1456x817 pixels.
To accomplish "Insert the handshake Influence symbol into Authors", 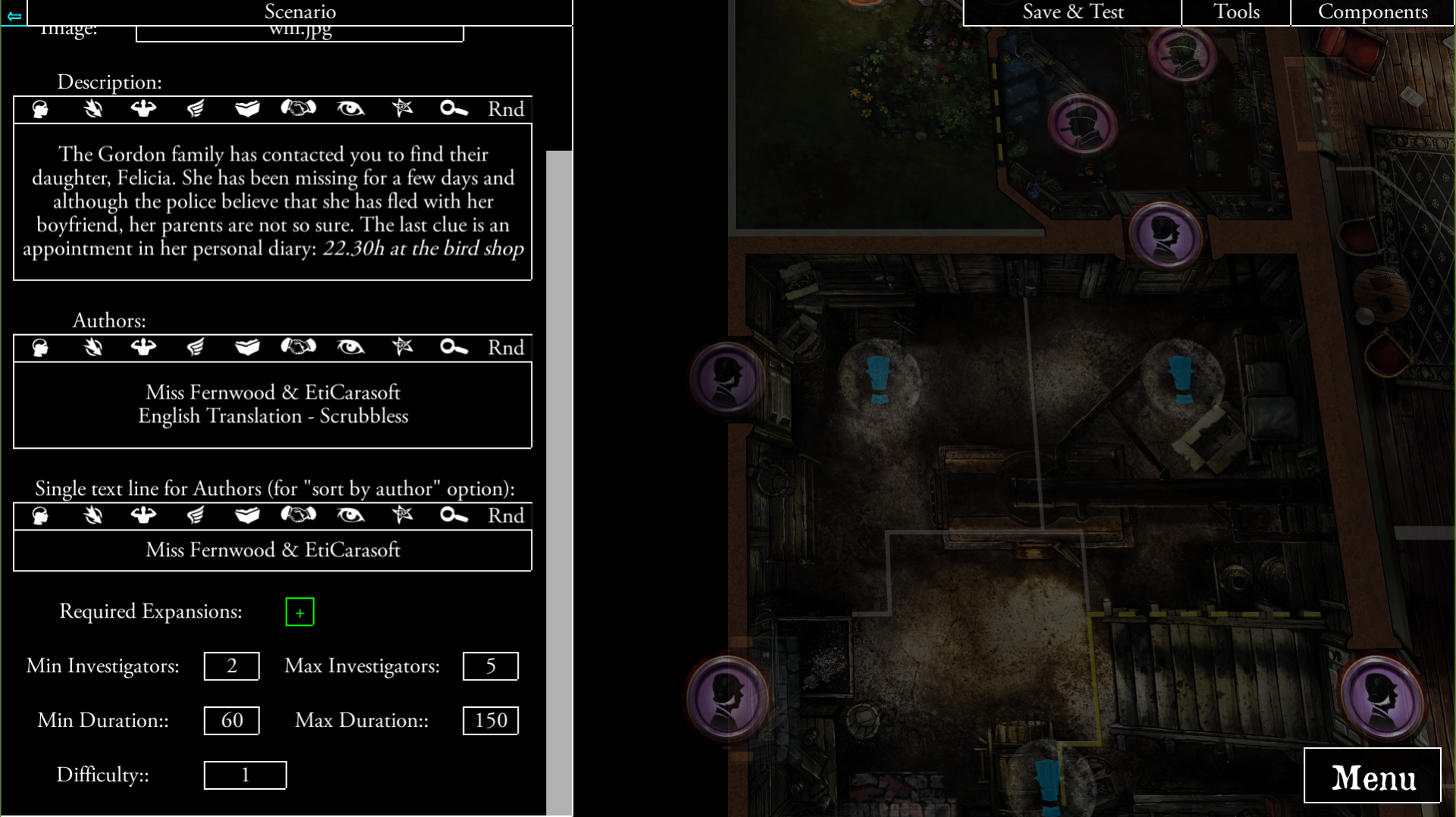I will (x=299, y=347).
